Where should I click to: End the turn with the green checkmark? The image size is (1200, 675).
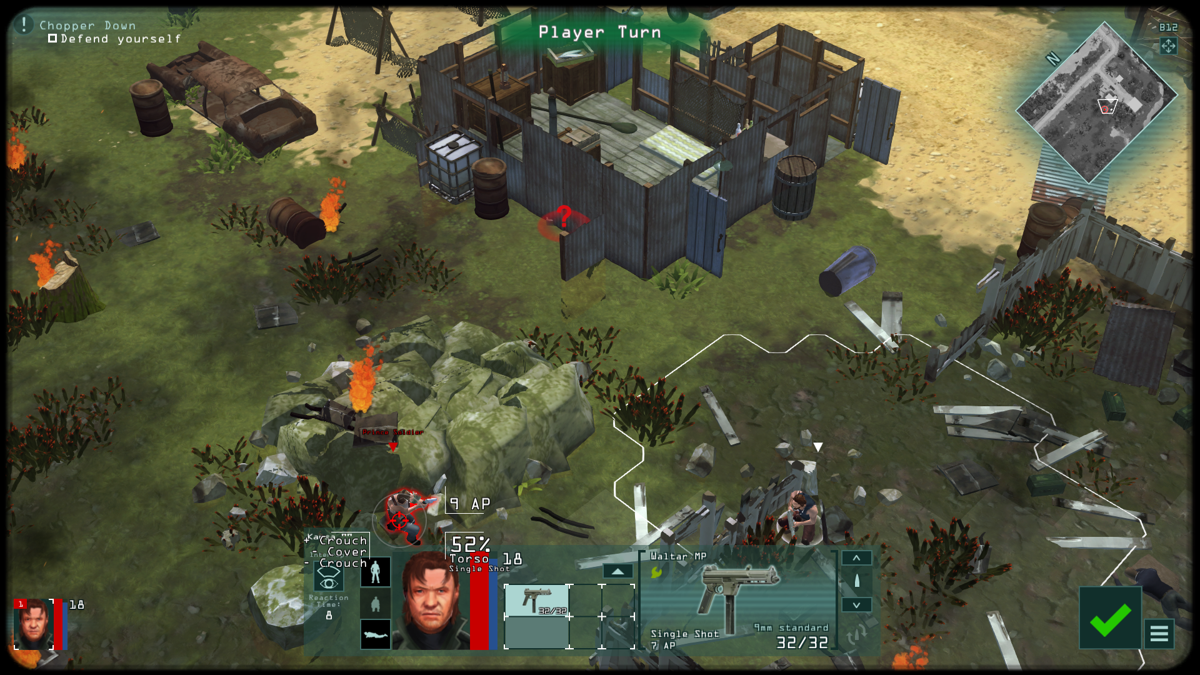click(1109, 618)
